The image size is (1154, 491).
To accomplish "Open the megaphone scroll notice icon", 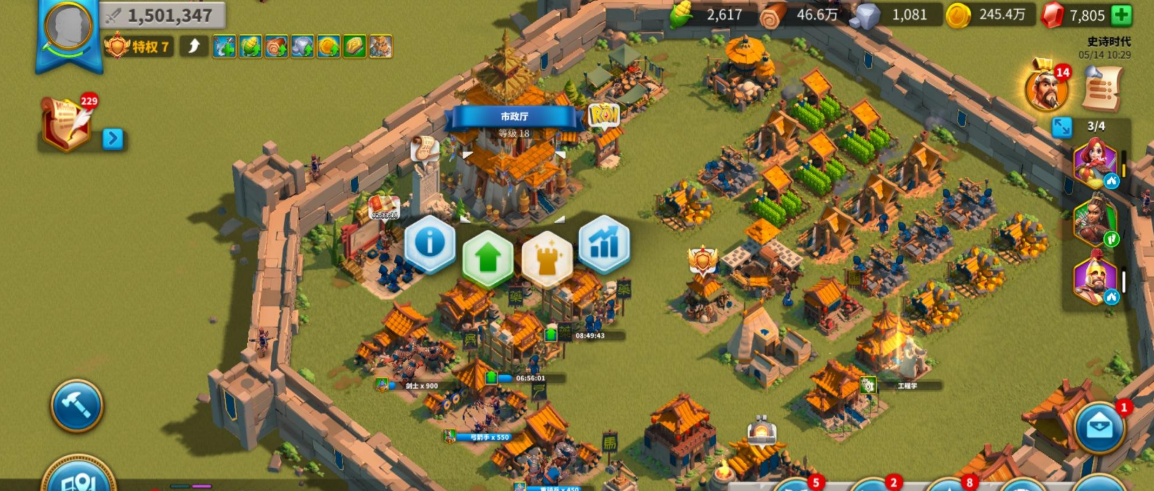I will pyautogui.click(x=1099, y=90).
